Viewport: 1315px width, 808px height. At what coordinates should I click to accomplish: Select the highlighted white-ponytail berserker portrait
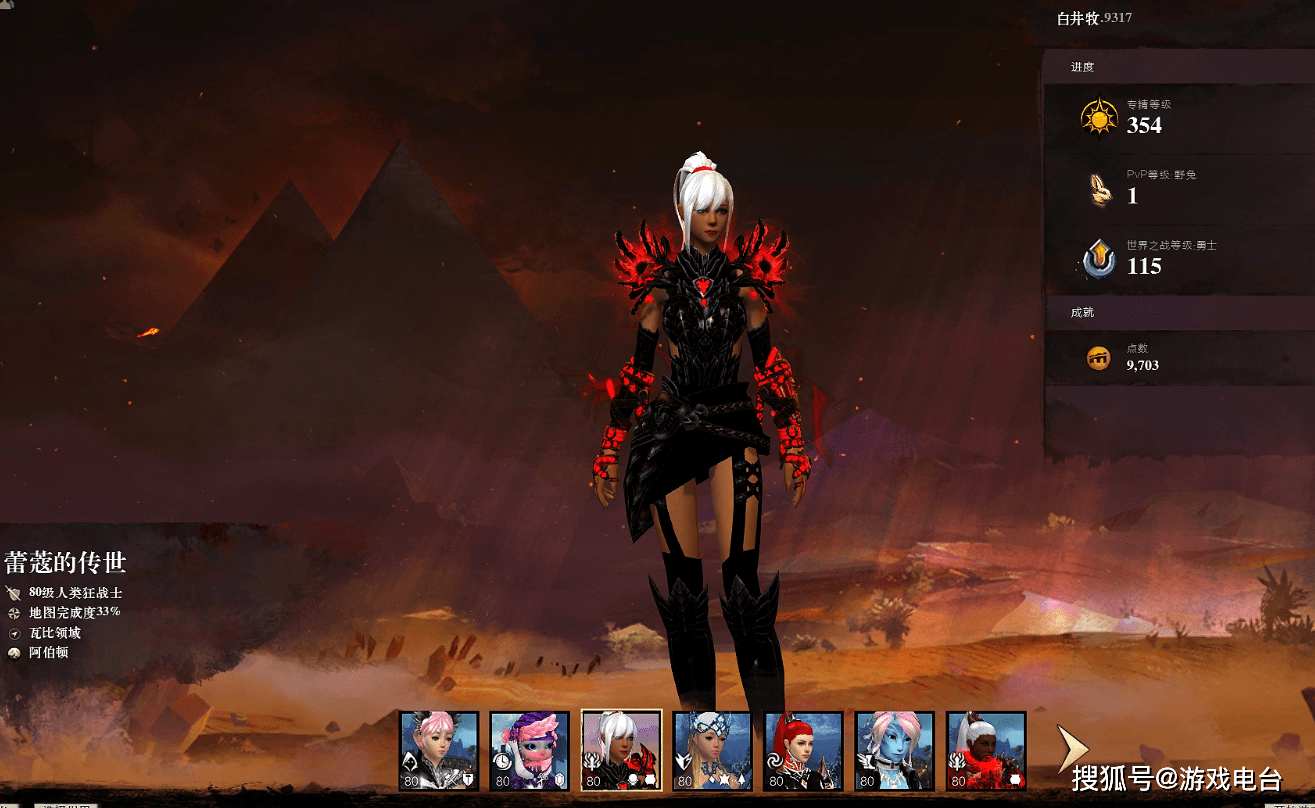621,751
